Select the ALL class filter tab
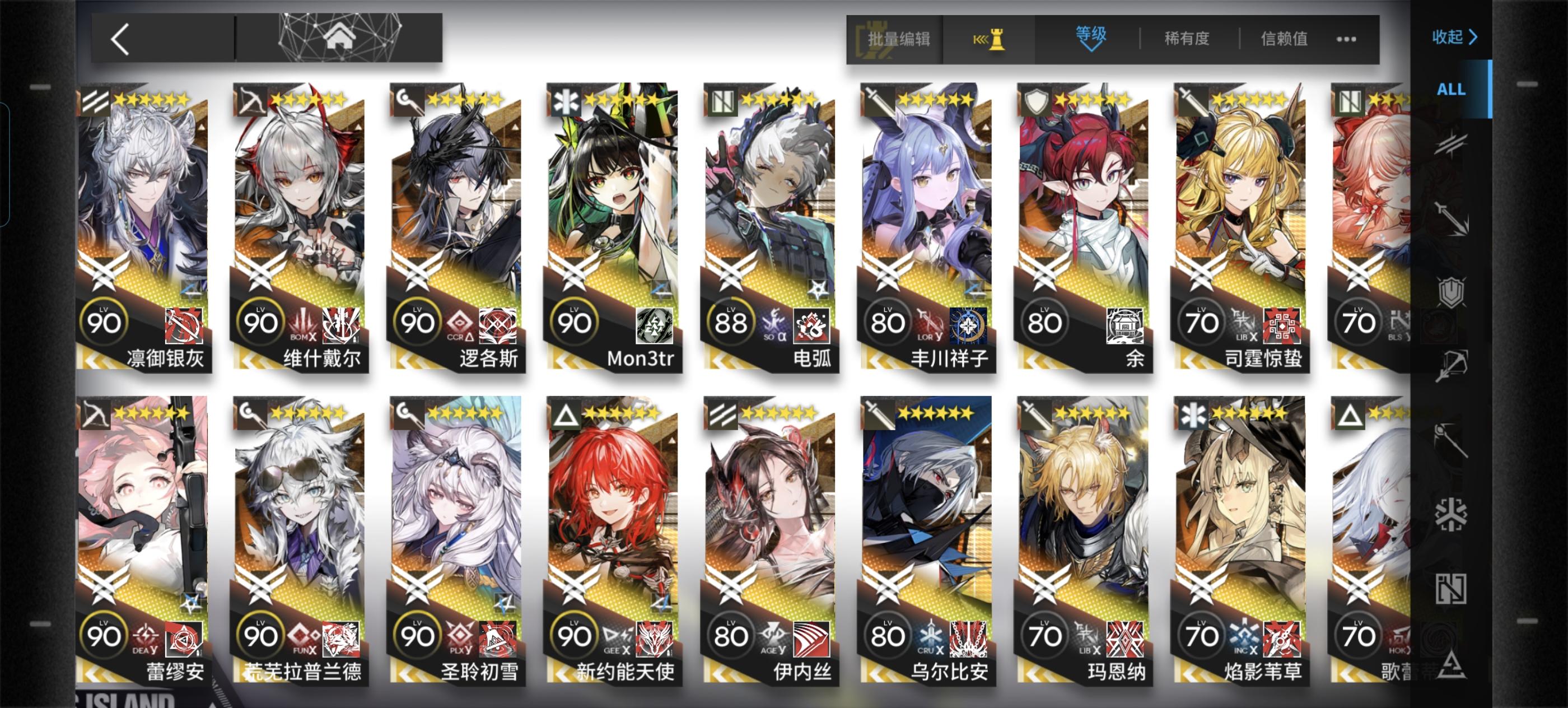This screenshot has height=708, width=1568. [1452, 90]
